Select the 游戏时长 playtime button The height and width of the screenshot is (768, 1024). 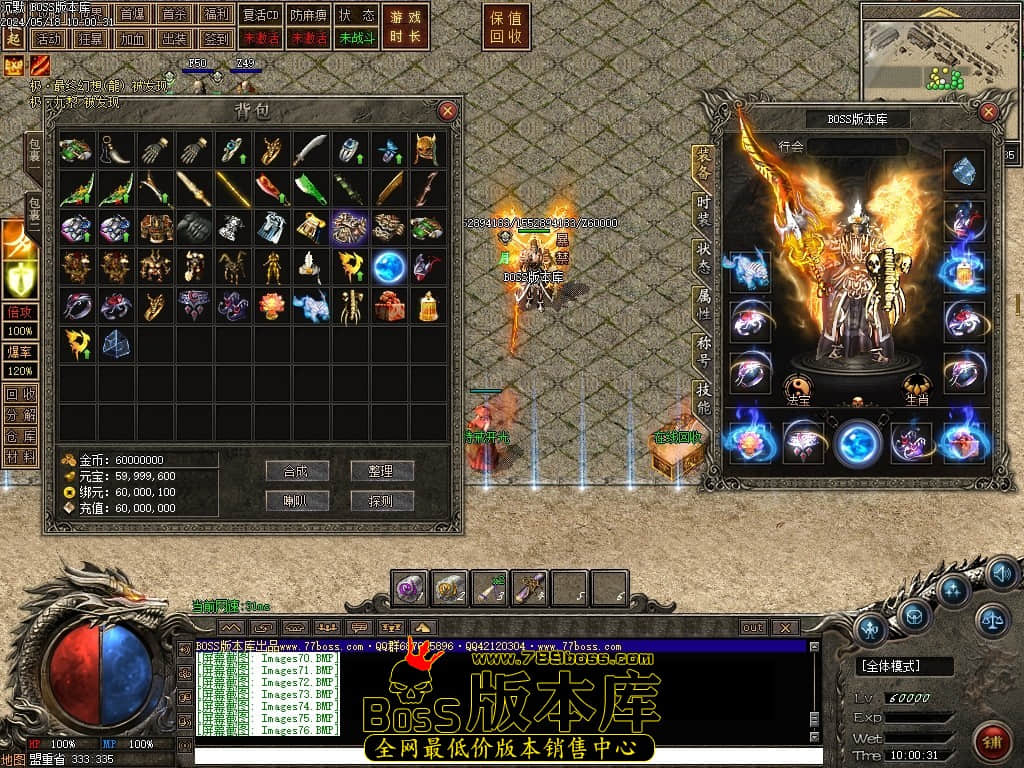click(407, 27)
